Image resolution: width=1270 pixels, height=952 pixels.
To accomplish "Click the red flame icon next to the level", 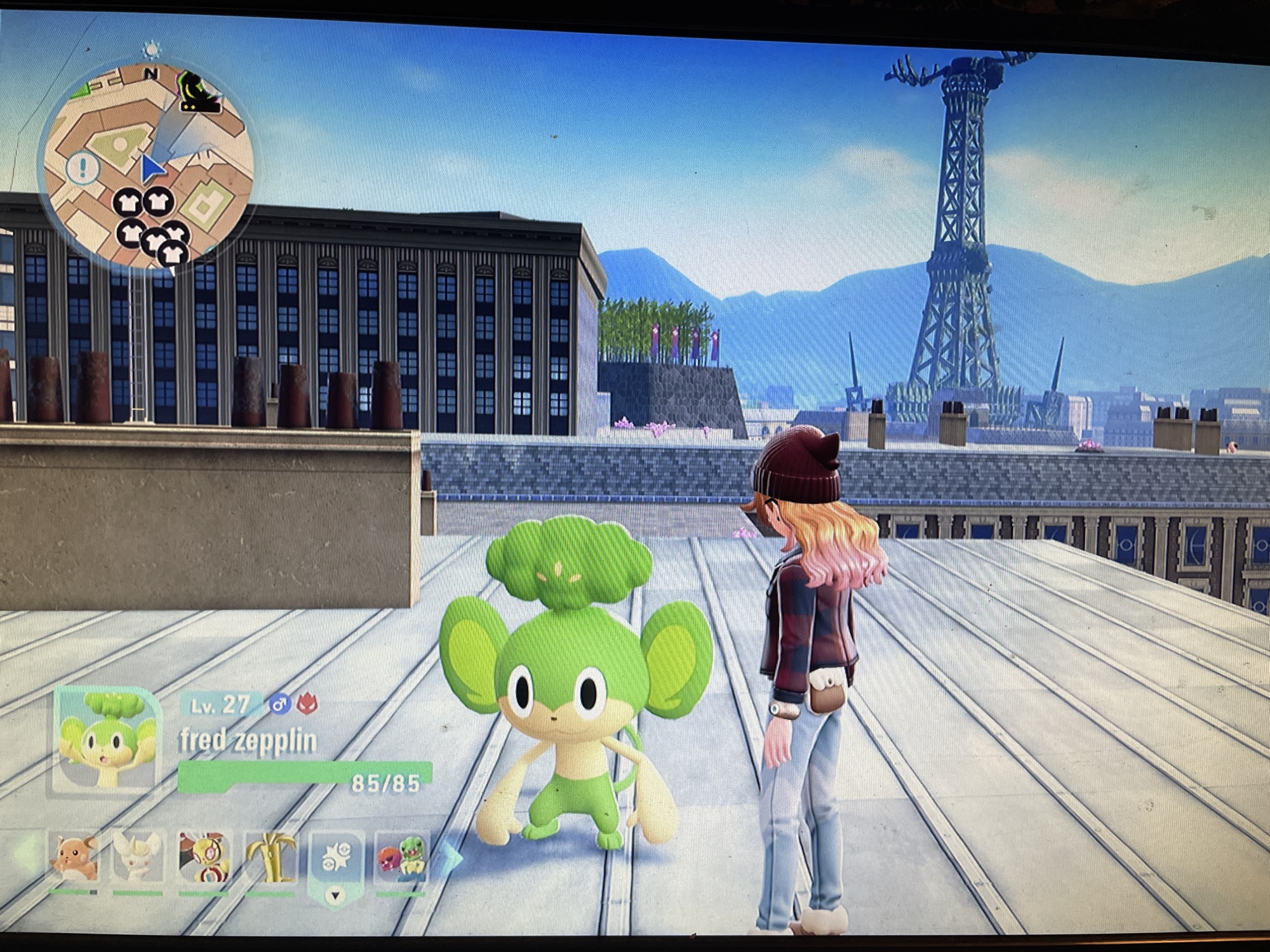I will (307, 704).
